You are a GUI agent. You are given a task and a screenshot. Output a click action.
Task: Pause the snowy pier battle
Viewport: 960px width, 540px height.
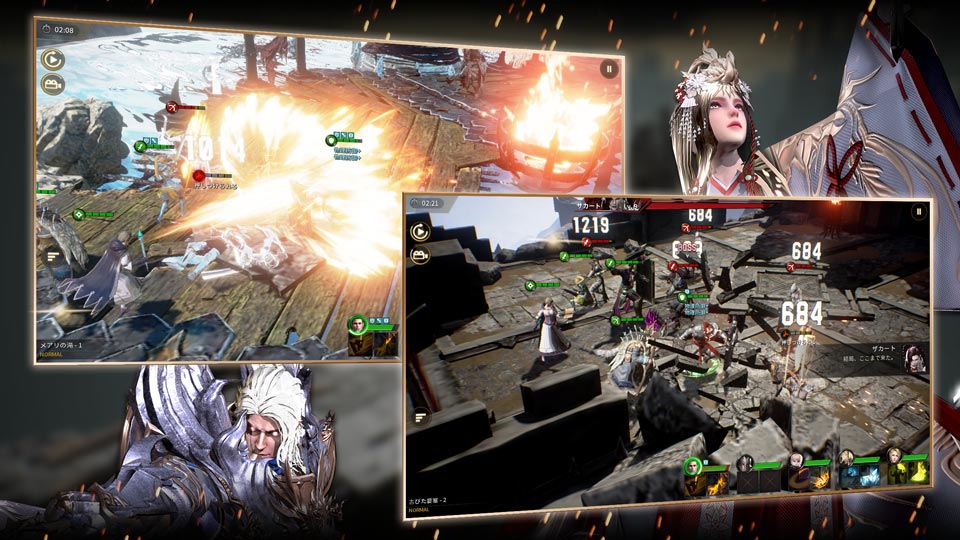coord(608,69)
